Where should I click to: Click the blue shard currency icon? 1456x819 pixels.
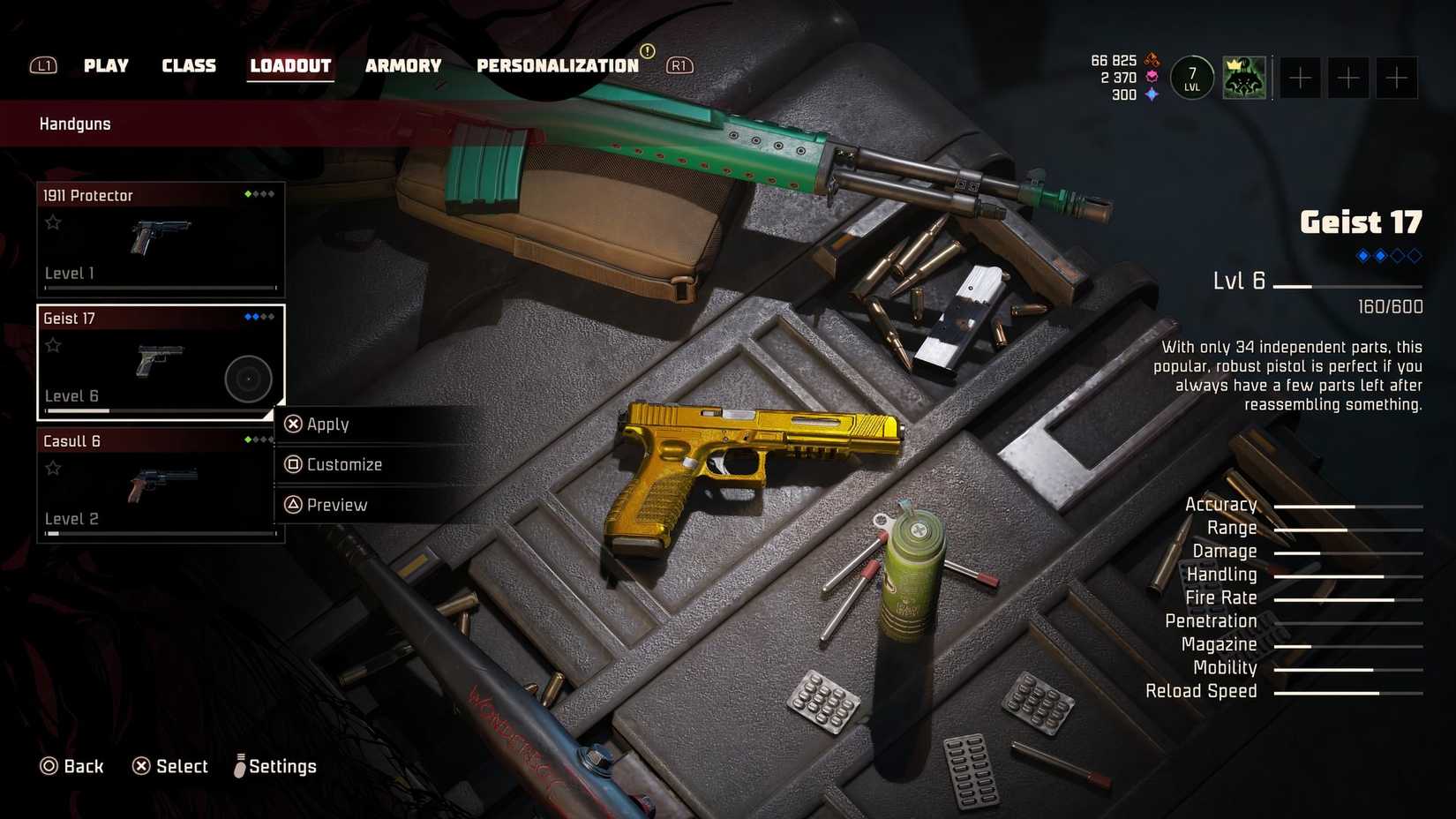click(1152, 93)
